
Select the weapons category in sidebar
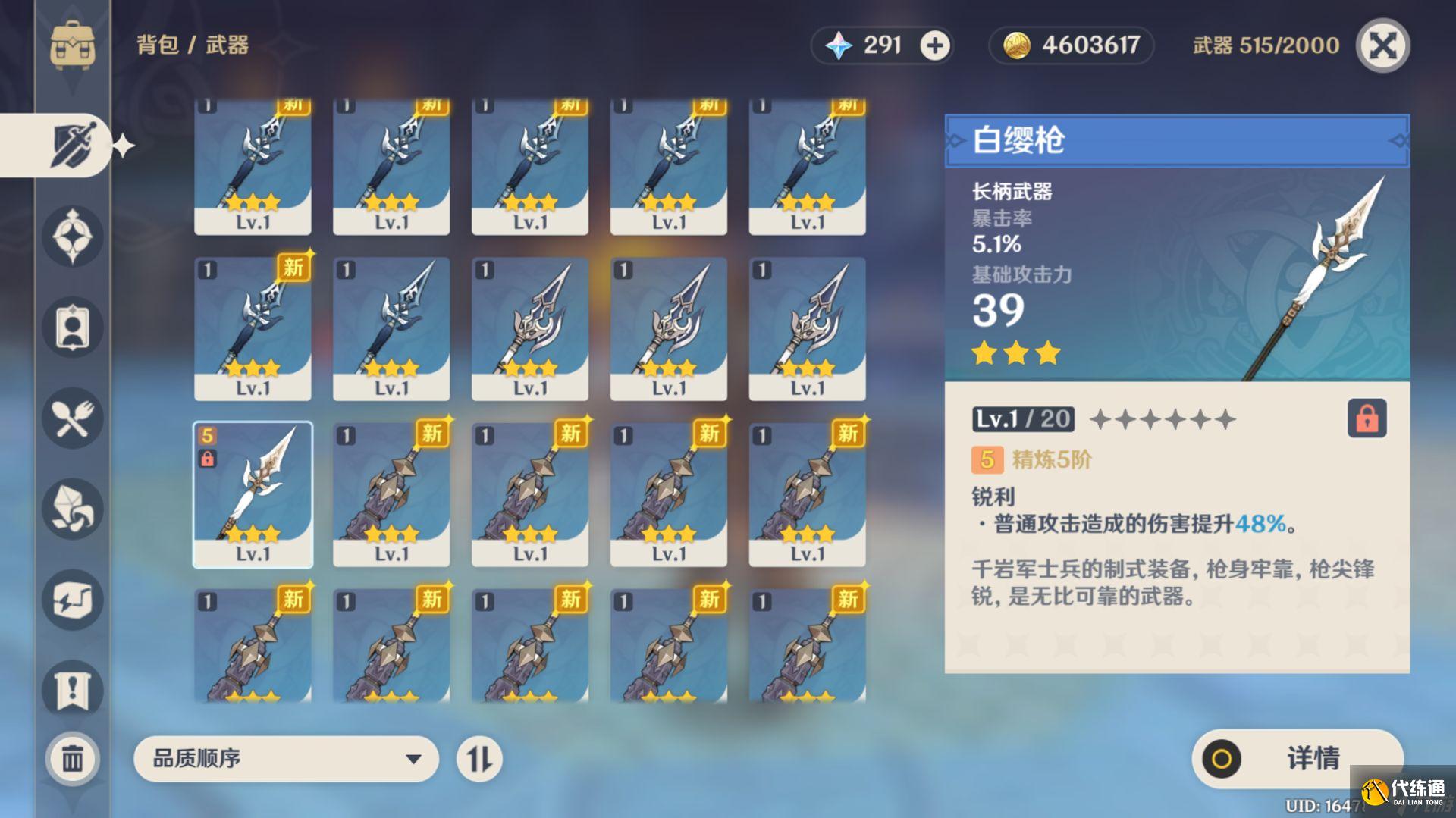(72, 144)
